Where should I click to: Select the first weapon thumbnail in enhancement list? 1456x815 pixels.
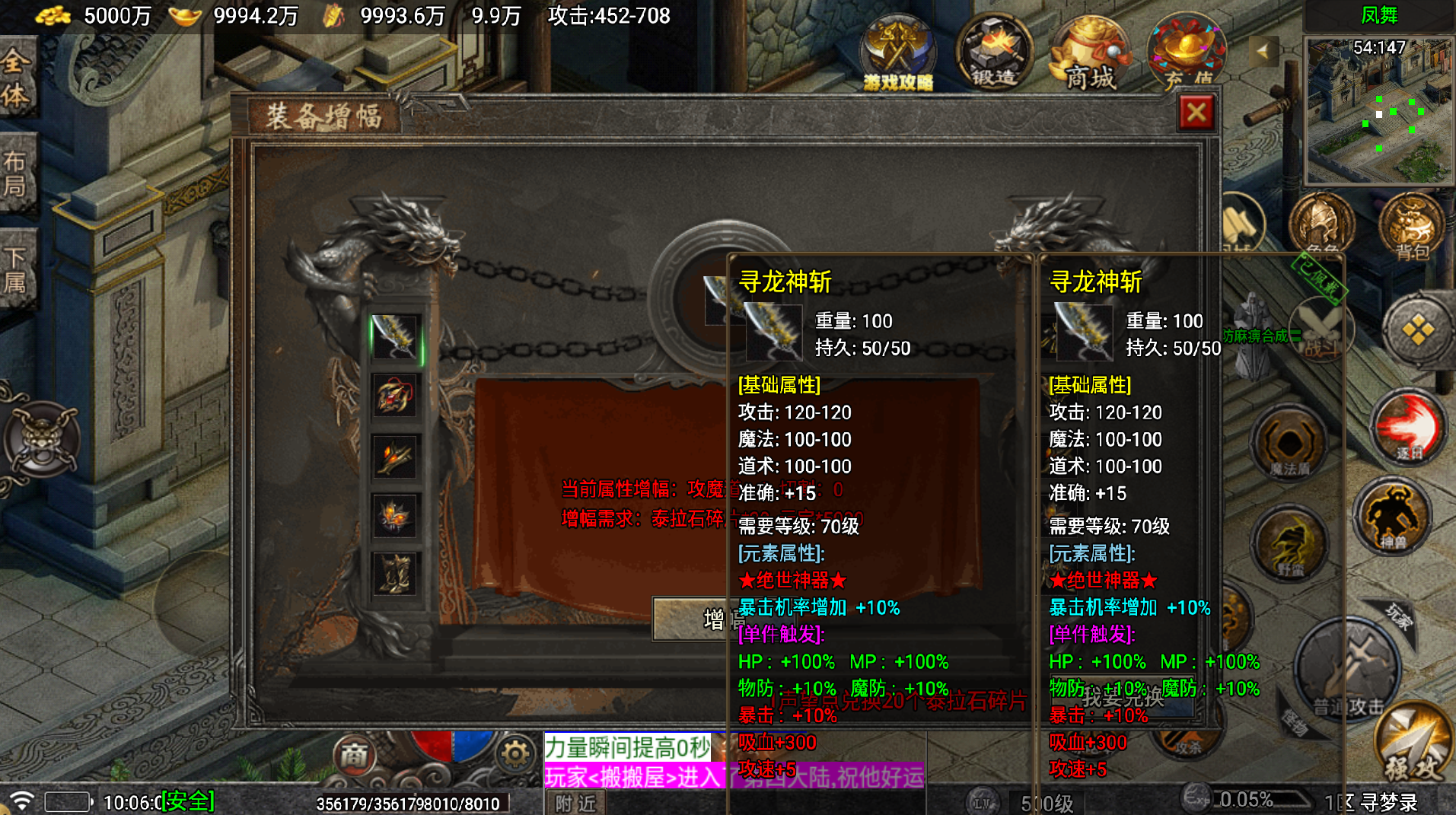(395, 339)
